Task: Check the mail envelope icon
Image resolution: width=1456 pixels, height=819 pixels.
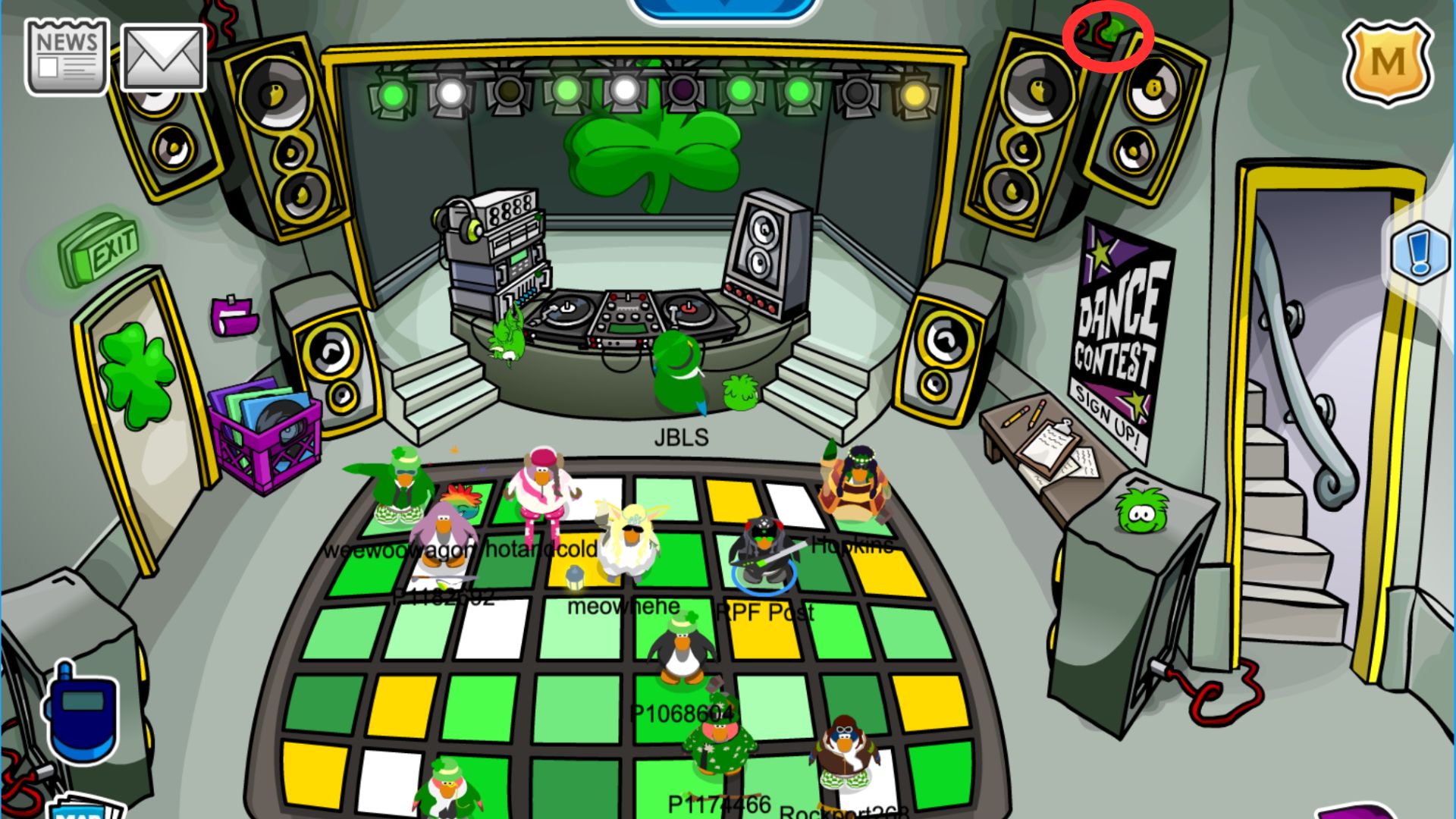Action: pos(163,58)
